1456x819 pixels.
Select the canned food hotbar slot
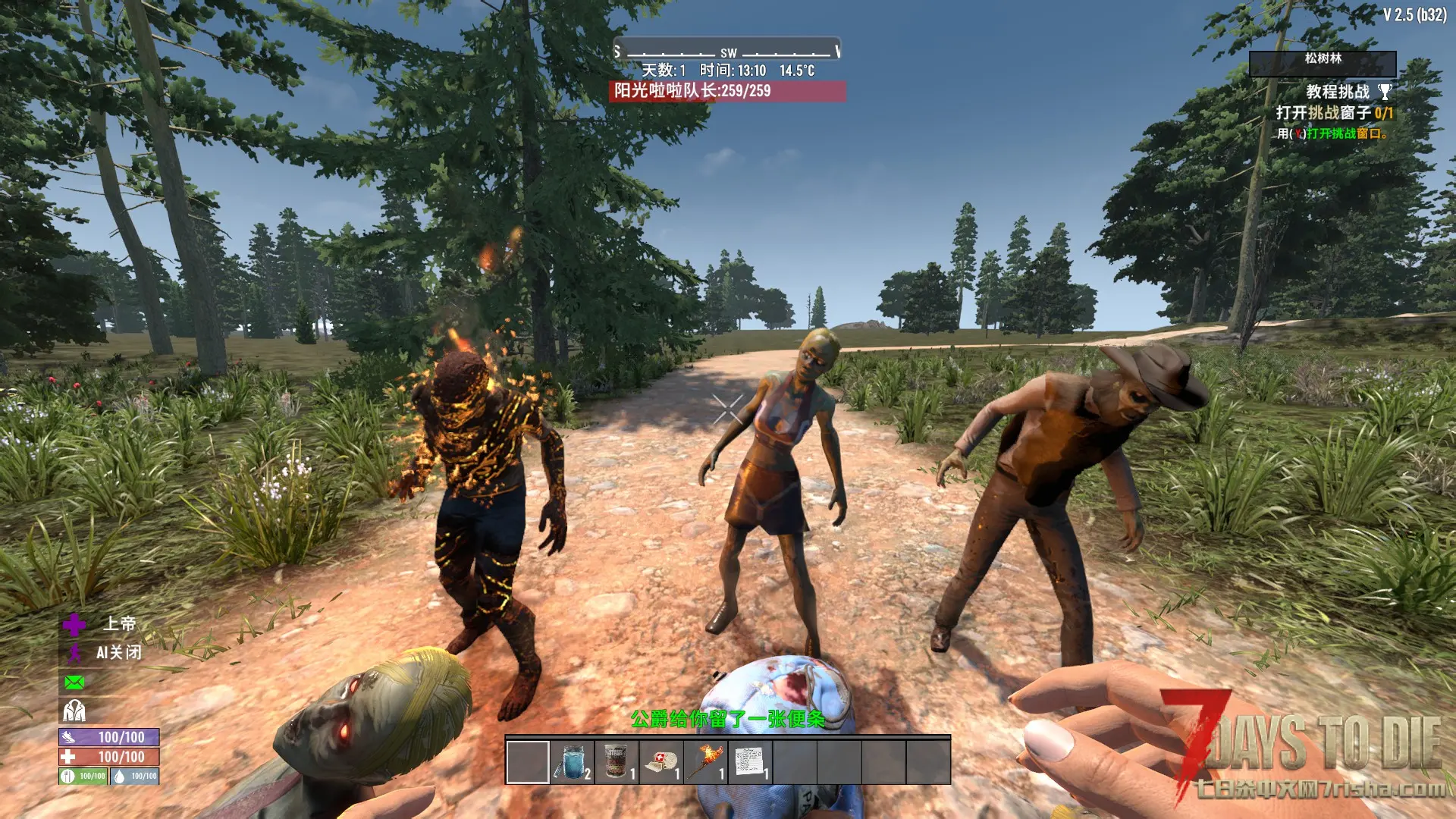(x=617, y=761)
